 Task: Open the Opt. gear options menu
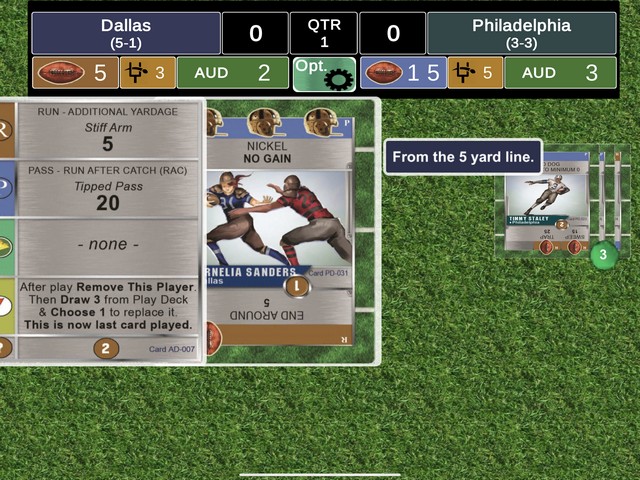(x=324, y=74)
